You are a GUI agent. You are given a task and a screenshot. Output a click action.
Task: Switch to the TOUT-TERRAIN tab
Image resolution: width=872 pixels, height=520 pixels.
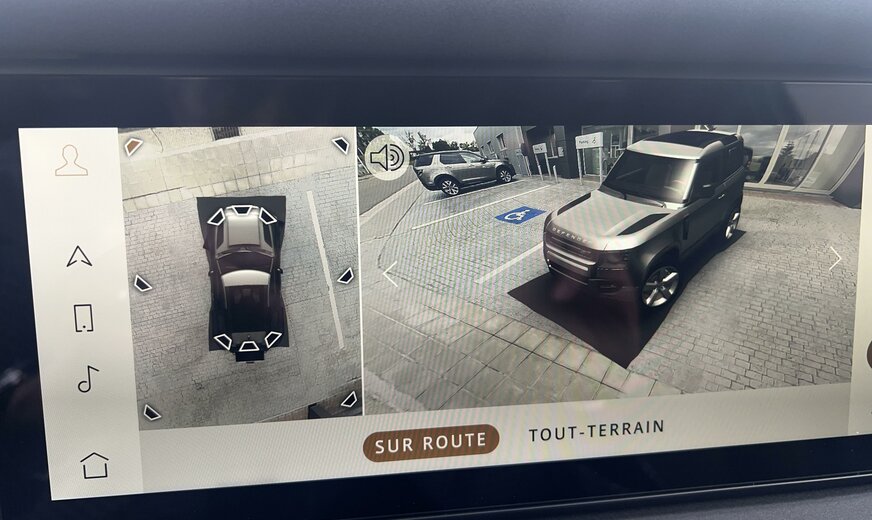596,430
